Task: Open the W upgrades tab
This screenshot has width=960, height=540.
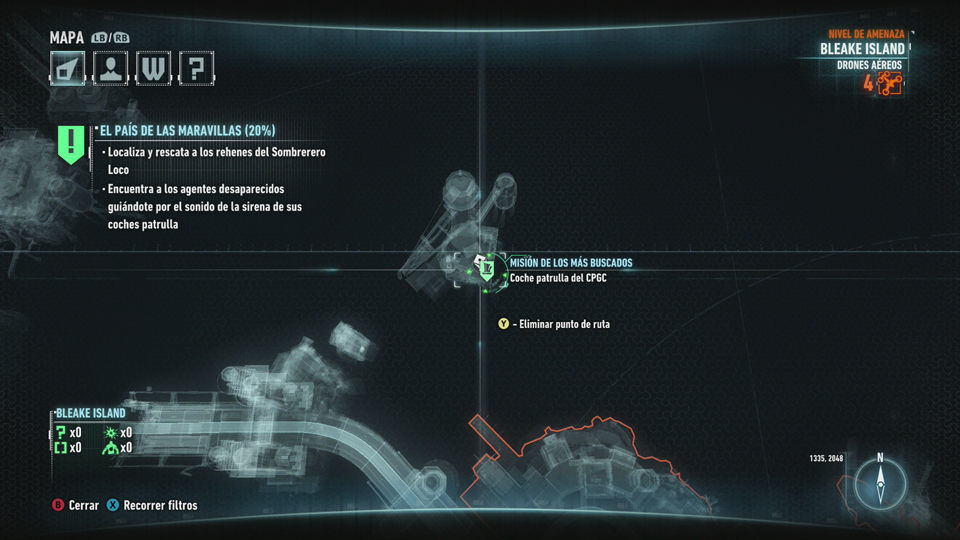Action: point(154,68)
